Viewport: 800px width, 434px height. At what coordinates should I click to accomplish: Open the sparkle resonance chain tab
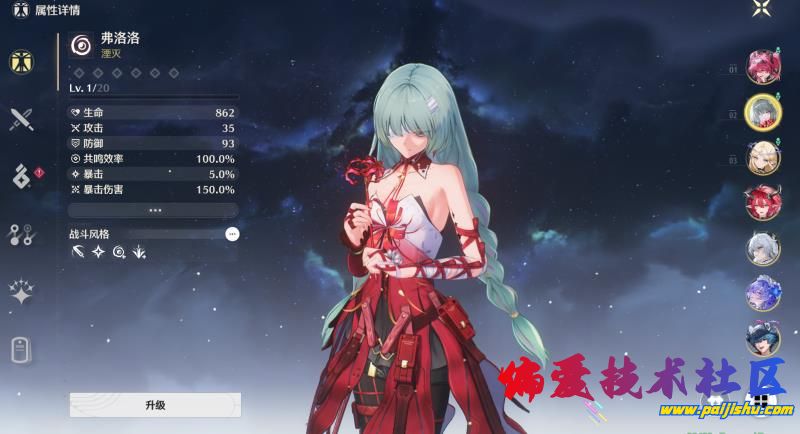21,292
